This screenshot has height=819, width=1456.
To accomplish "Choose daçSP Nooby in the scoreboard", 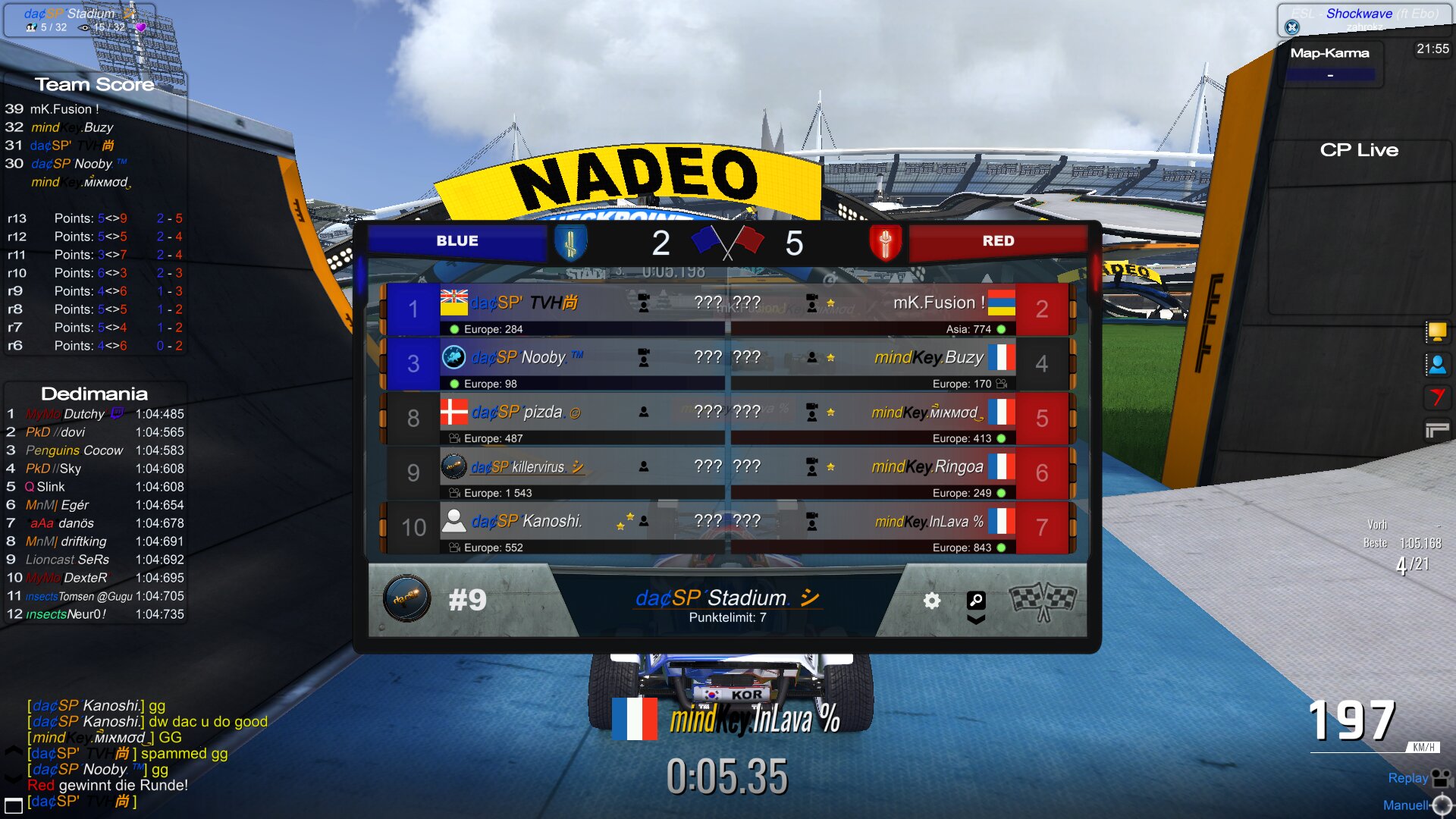I will point(554,364).
